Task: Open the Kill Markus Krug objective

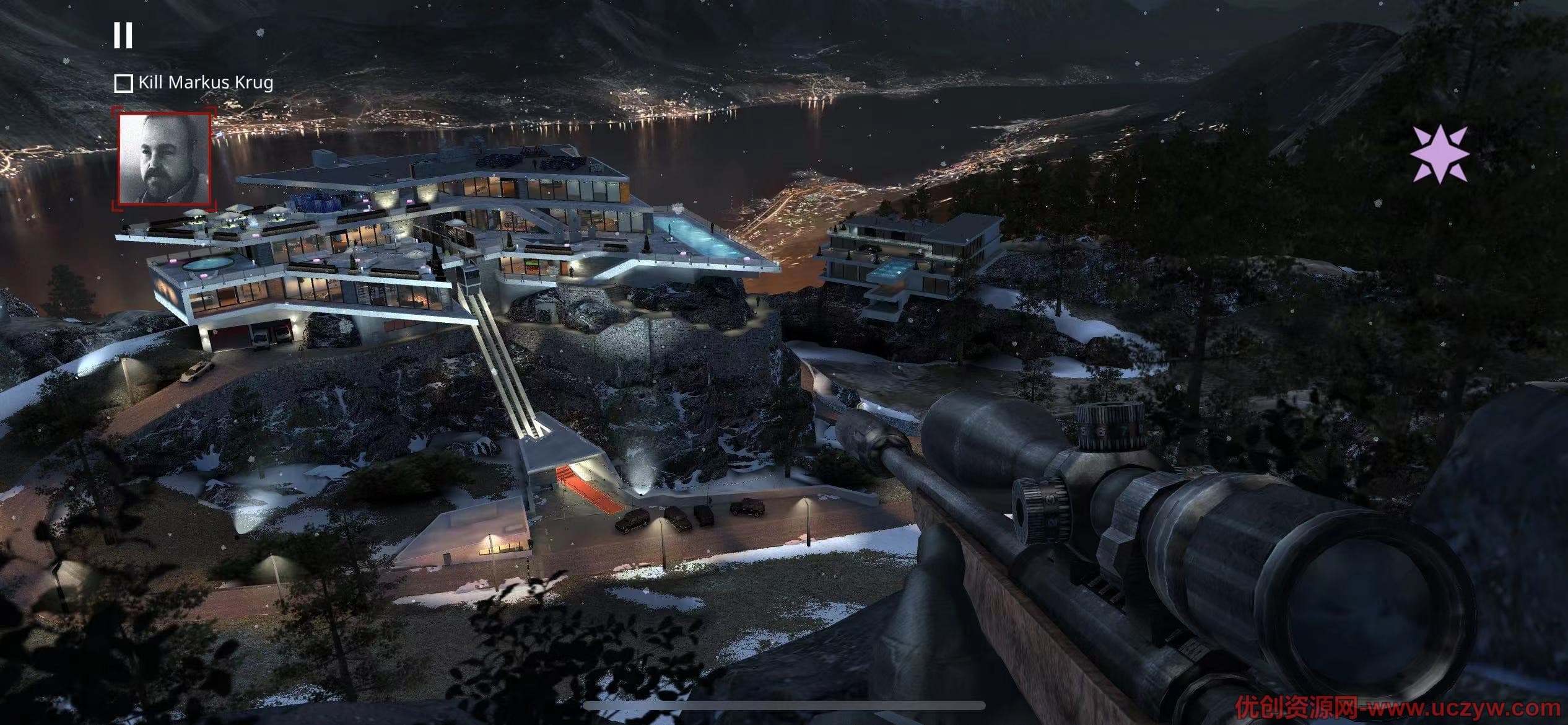Action: click(194, 82)
